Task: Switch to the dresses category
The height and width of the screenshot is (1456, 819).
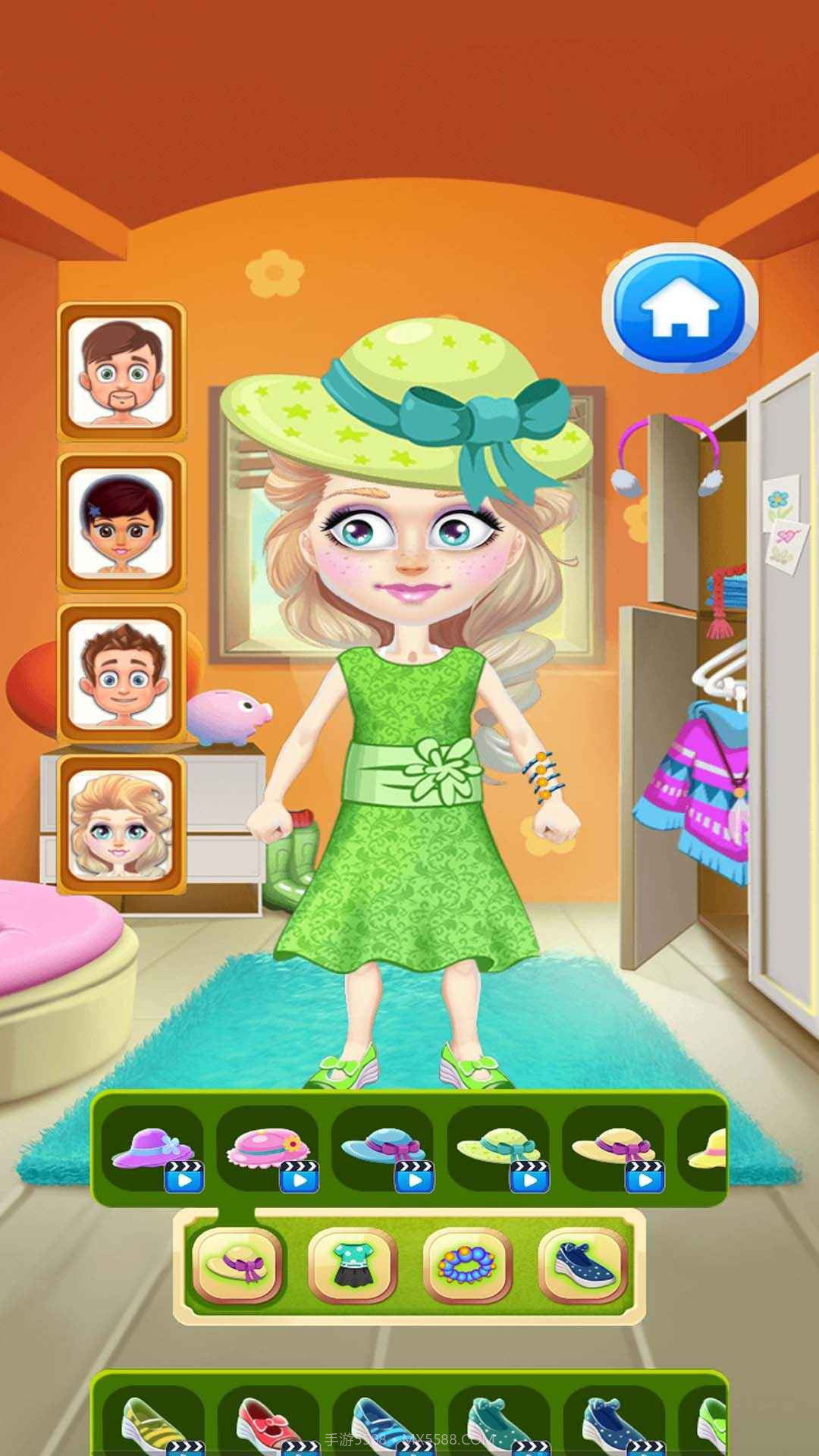Action: click(353, 1264)
